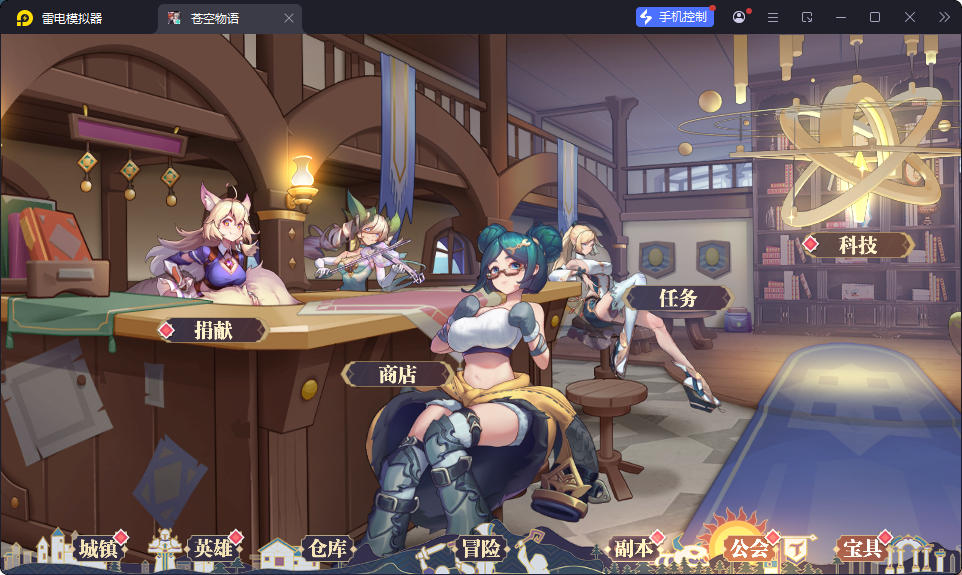Click the 手机控制 phone control button
This screenshot has height=575, width=962.
point(675,17)
